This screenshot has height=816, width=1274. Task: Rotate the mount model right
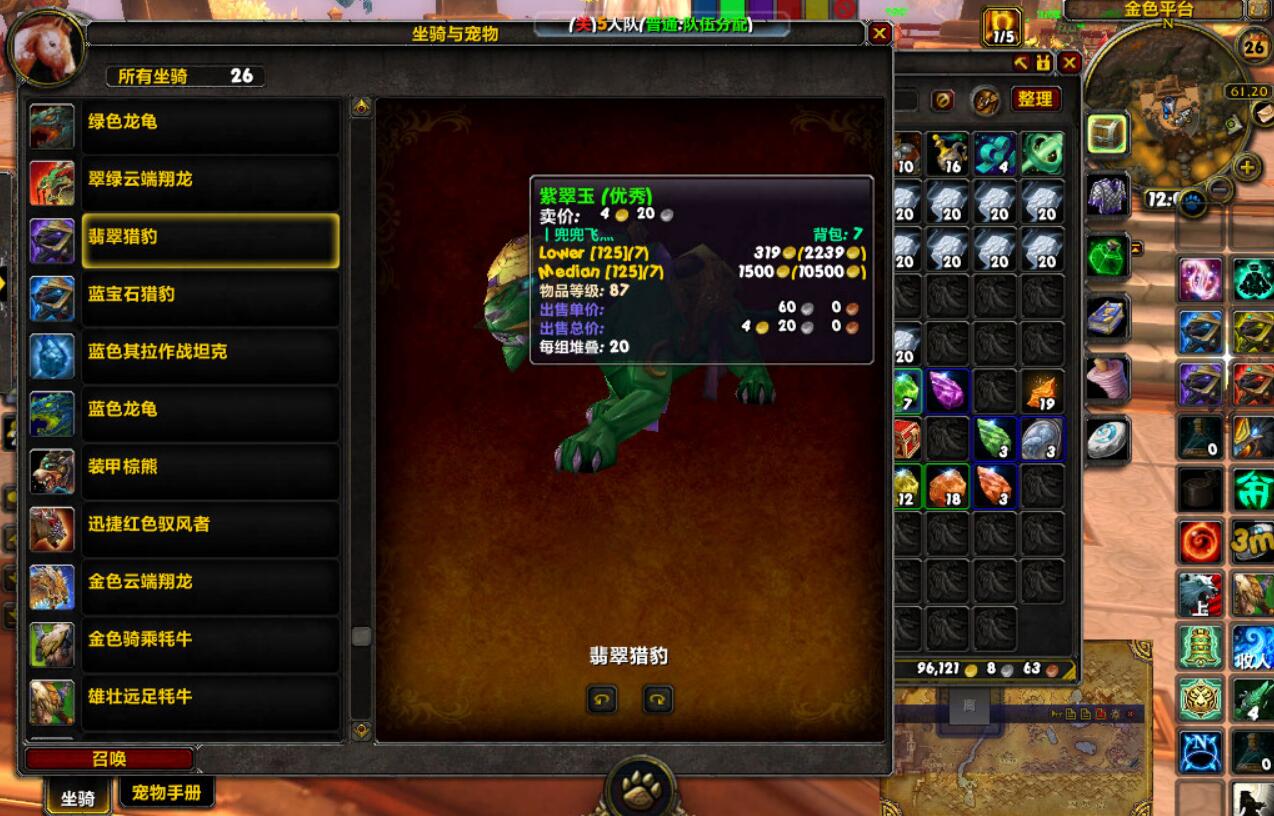pyautogui.click(x=657, y=699)
